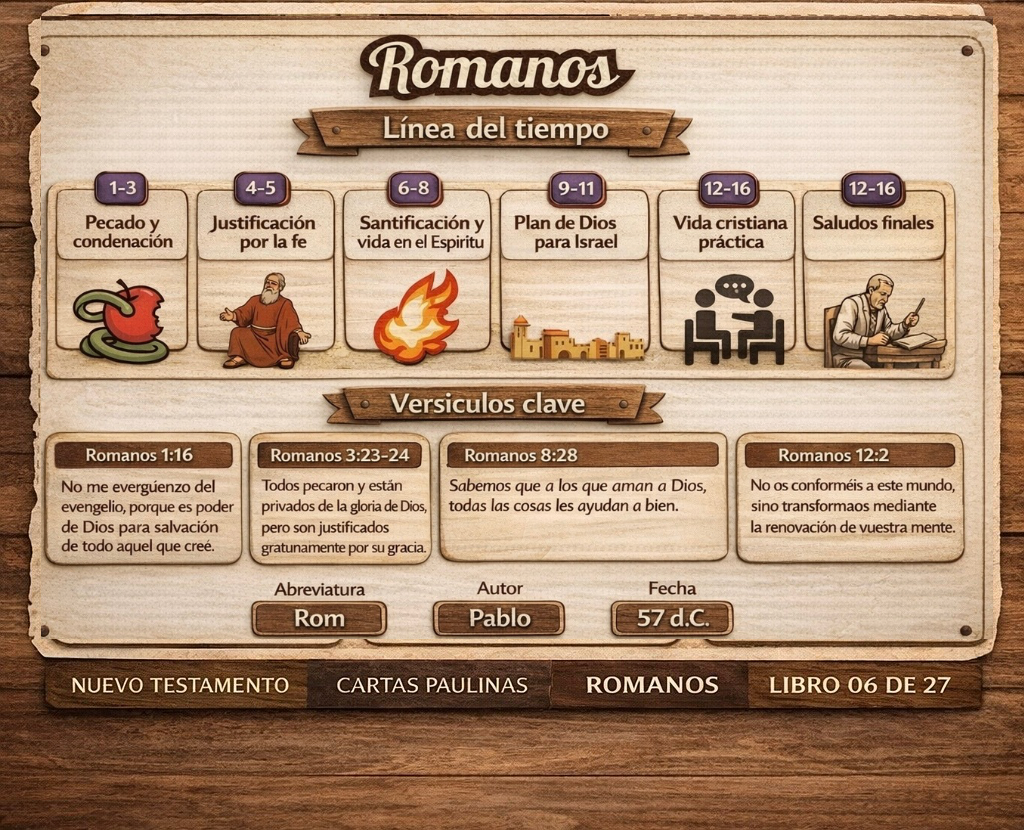Image resolution: width=1024 pixels, height=830 pixels.
Task: Click the Rom abbreviation button
Action: click(x=319, y=618)
